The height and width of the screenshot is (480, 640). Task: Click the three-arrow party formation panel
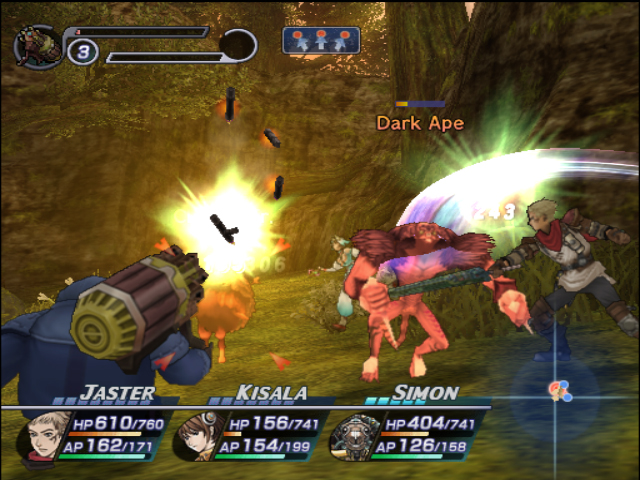click(320, 40)
